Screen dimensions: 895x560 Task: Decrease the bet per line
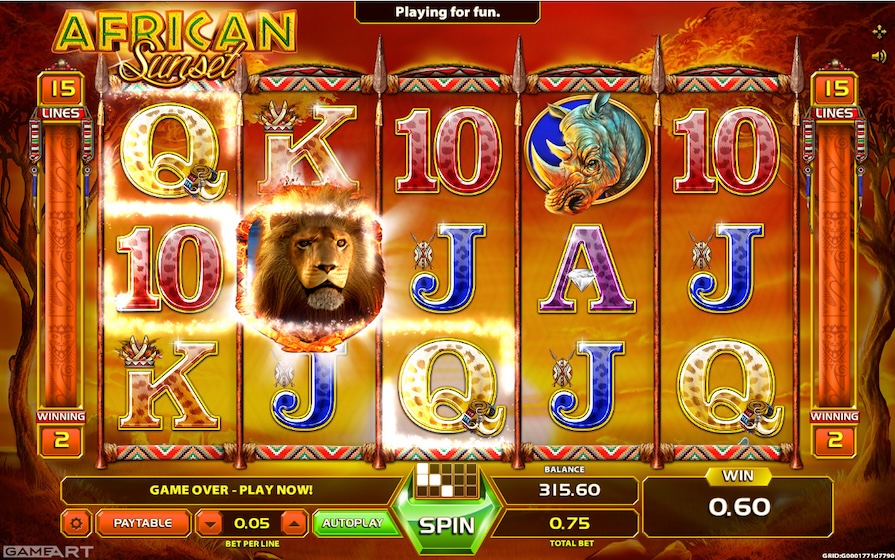[x=208, y=522]
